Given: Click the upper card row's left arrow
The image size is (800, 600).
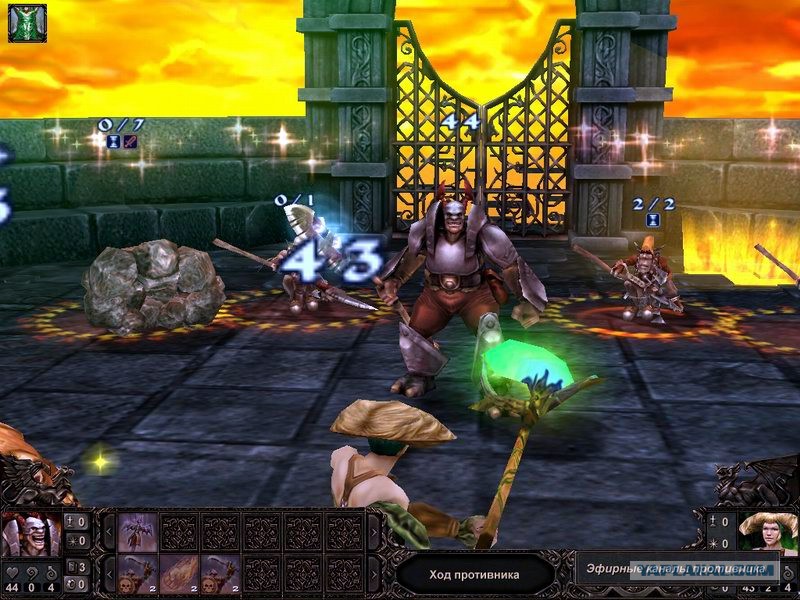Looking at the screenshot, I should pyautogui.click(x=109, y=532).
